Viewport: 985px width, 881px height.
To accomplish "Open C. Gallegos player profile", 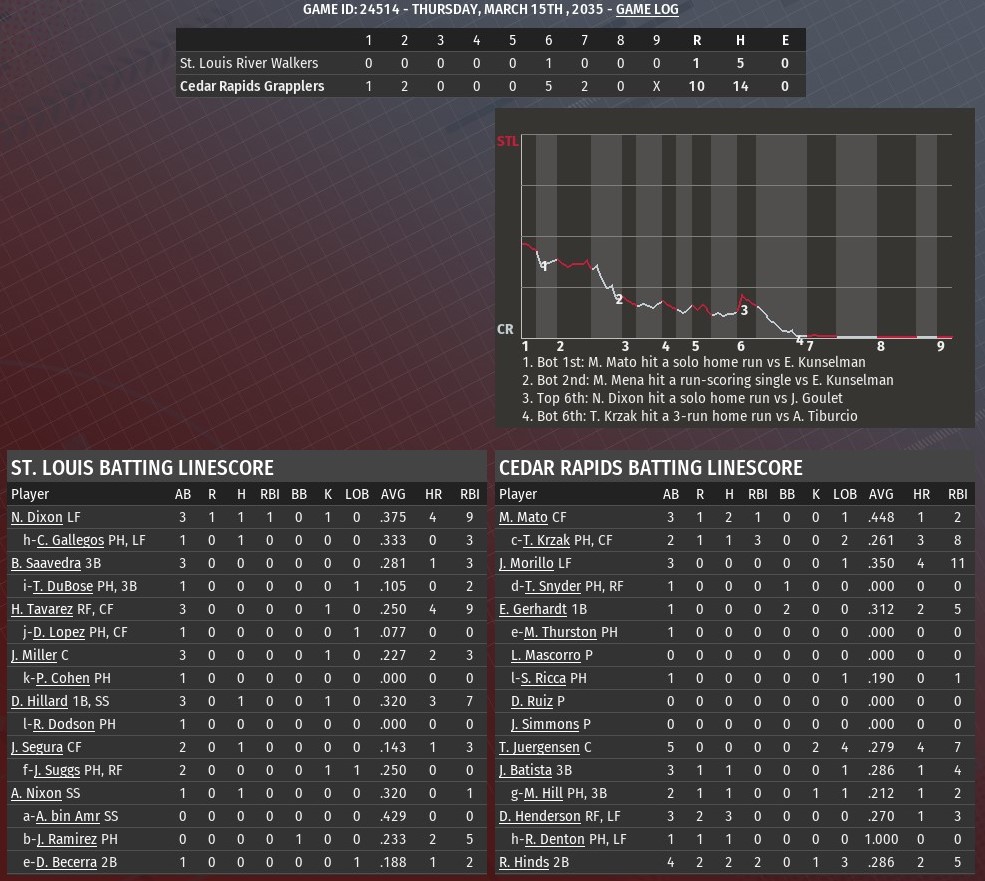I will 70,541.
